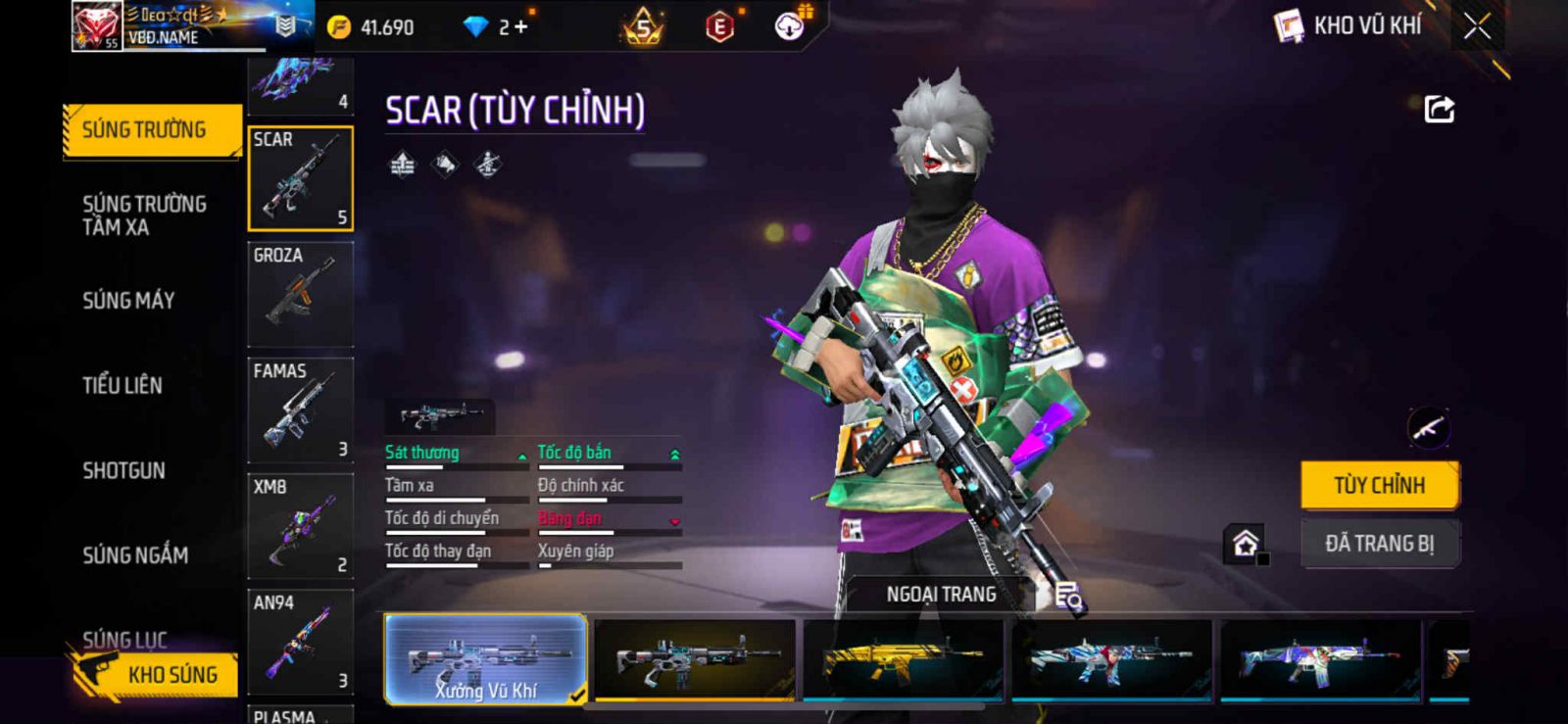Screen dimensions: 1568x724
Task: Open the Ngoại Trang tab
Action: click(941, 595)
